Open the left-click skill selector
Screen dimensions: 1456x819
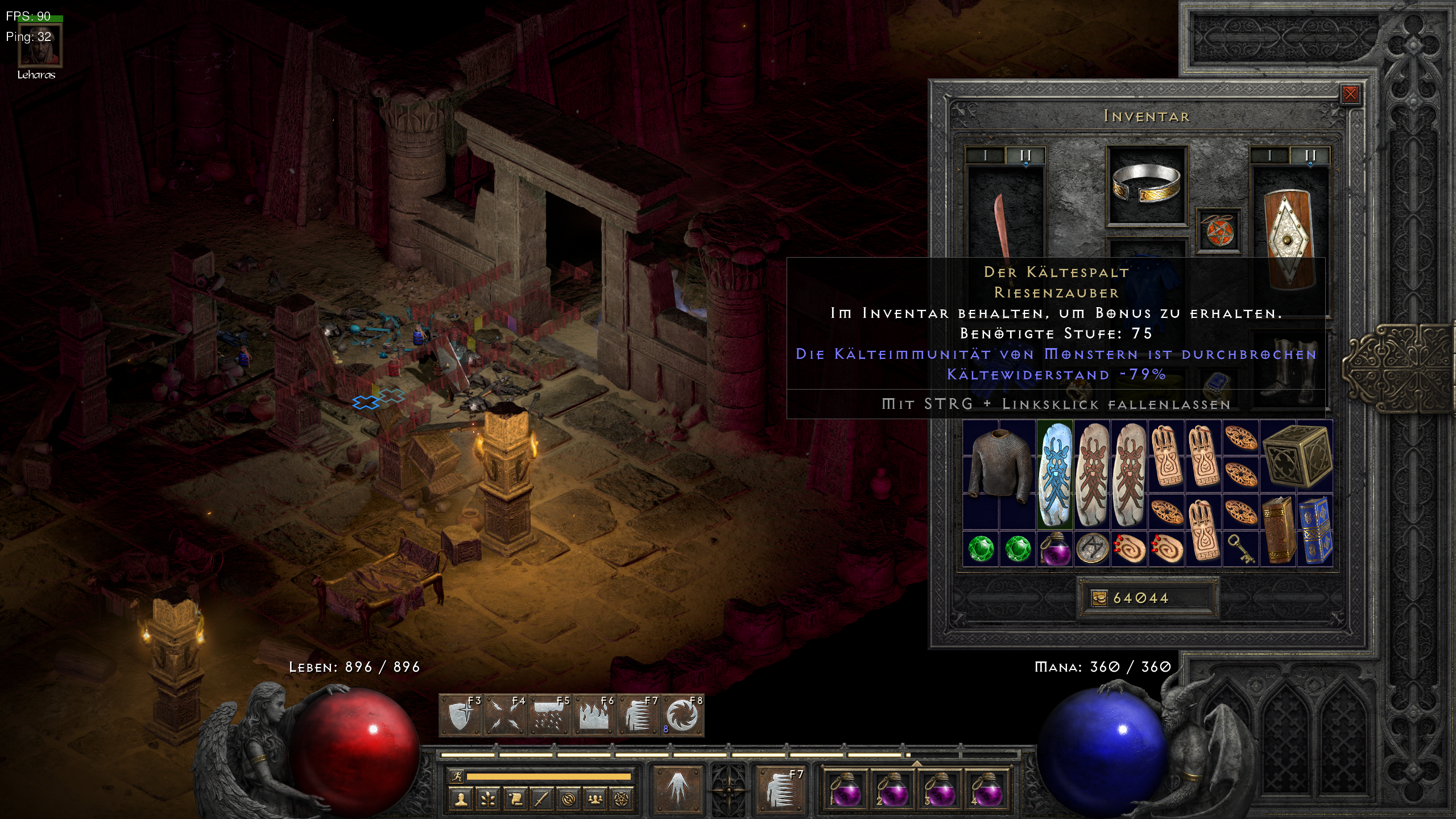tap(677, 788)
